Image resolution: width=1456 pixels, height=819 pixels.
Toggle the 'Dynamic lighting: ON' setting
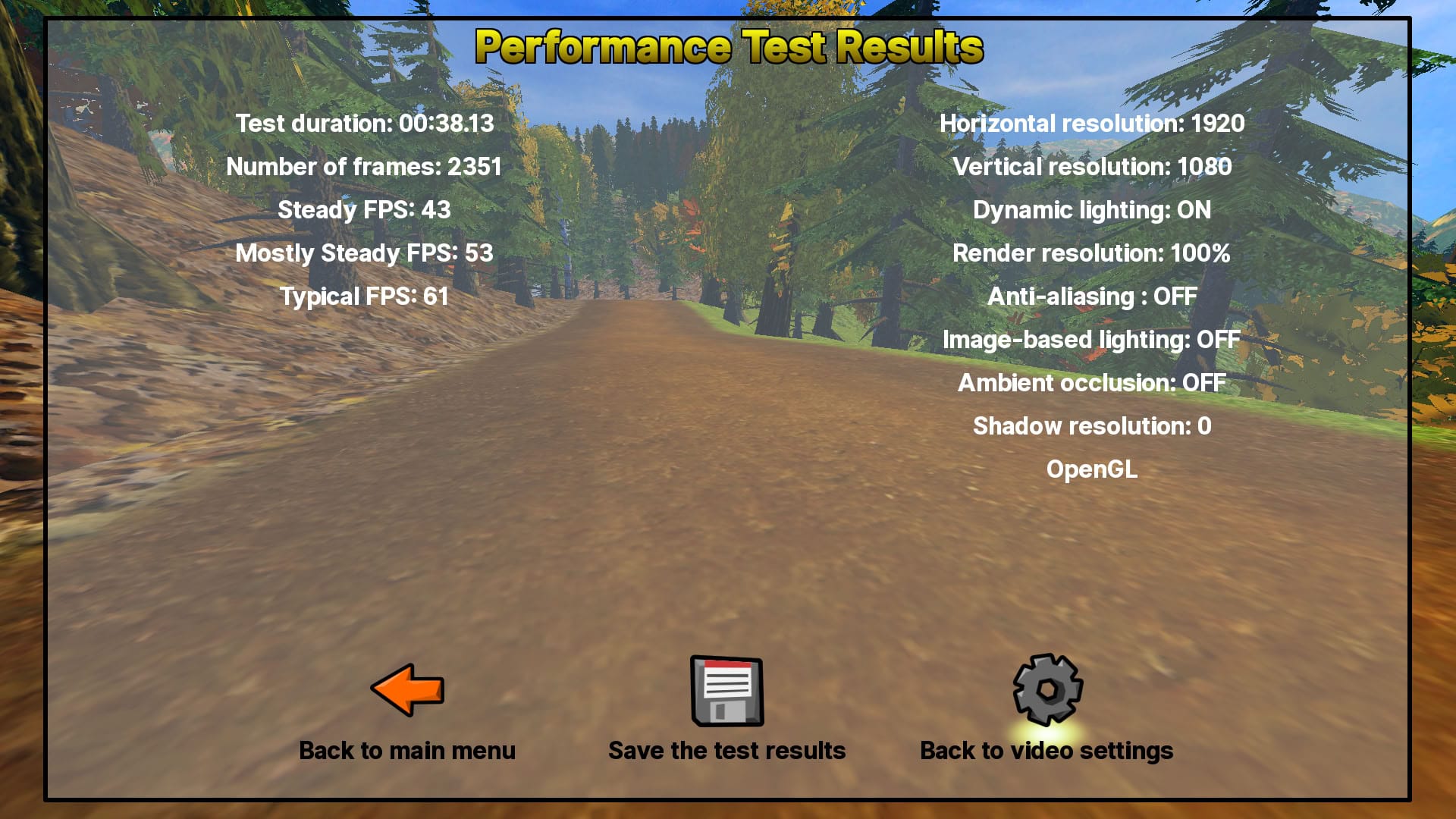[x=1092, y=211]
